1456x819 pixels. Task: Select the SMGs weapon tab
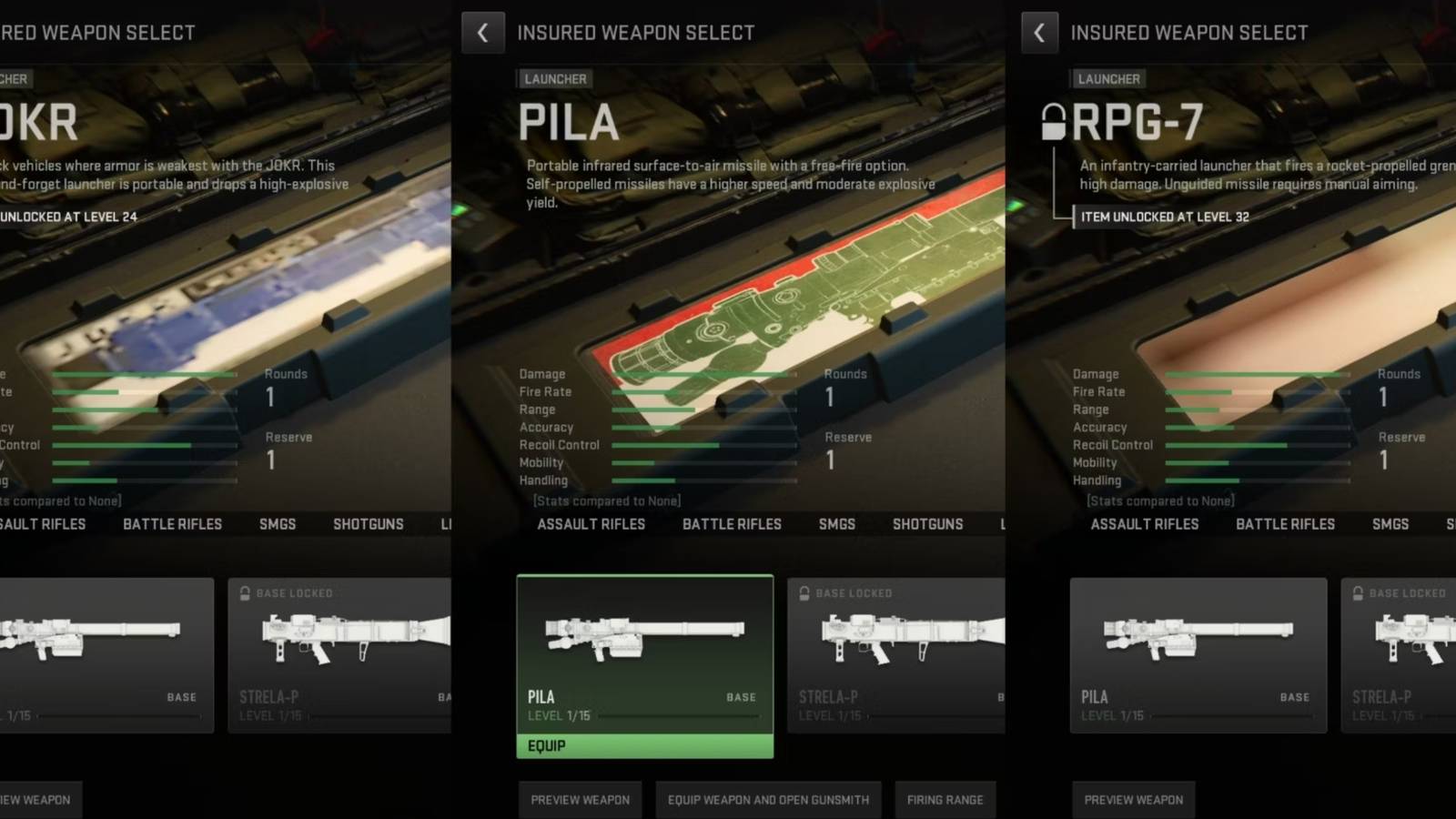[x=836, y=524]
